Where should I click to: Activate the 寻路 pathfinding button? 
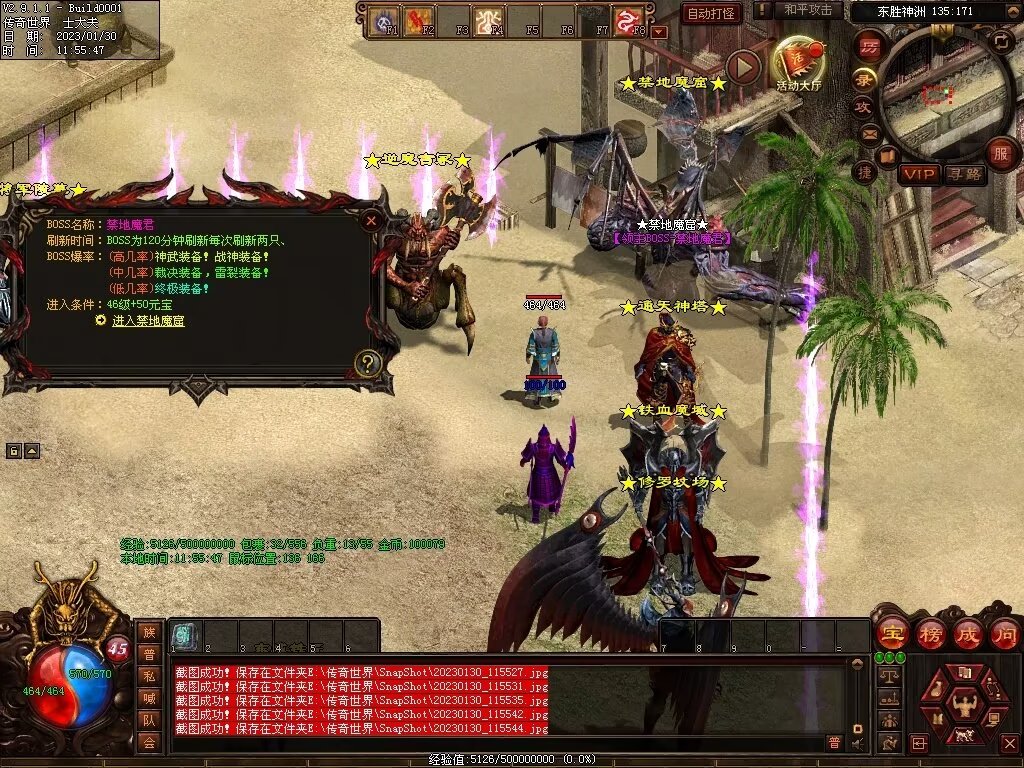click(x=965, y=174)
